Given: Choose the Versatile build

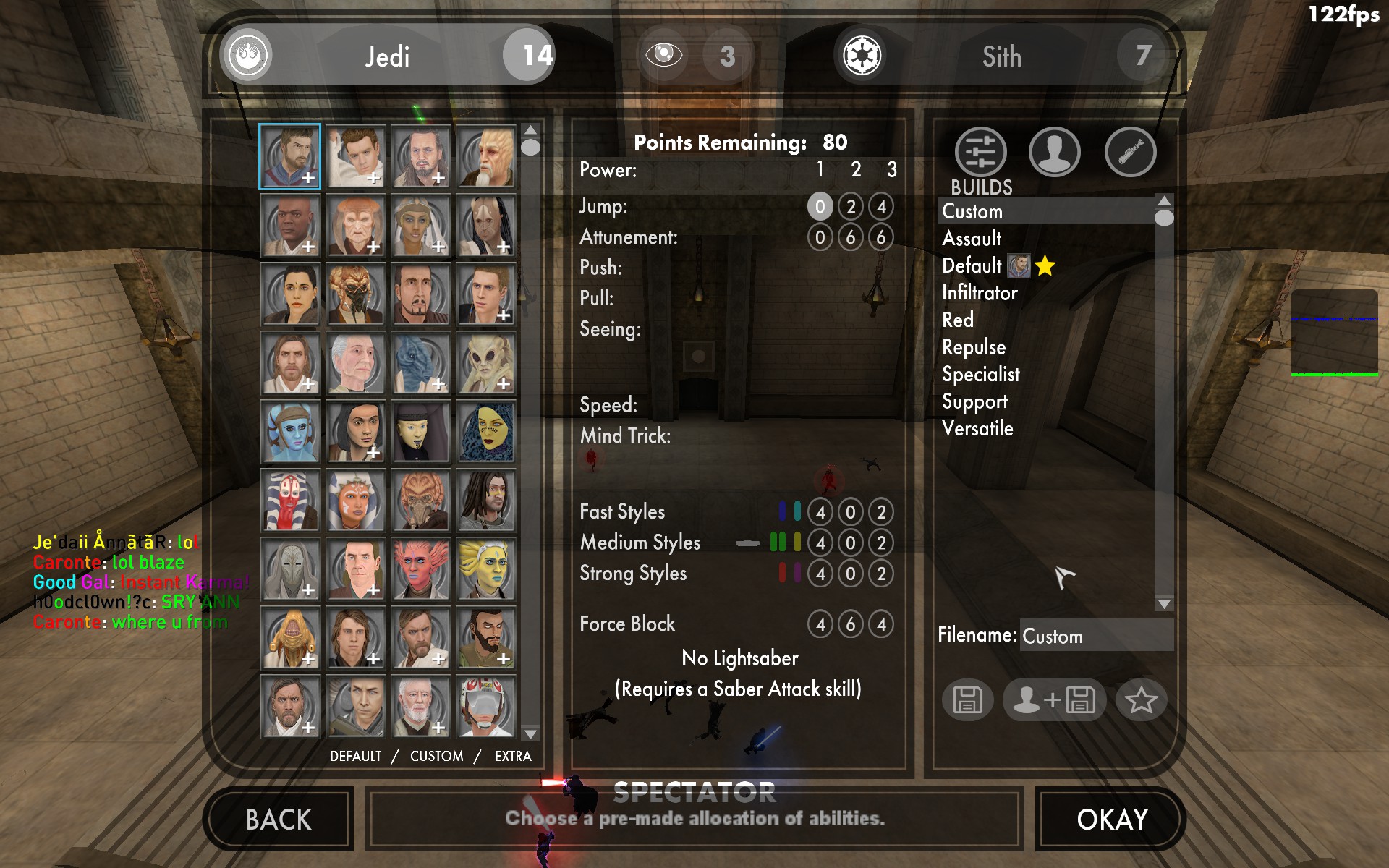Looking at the screenshot, I should tap(977, 428).
